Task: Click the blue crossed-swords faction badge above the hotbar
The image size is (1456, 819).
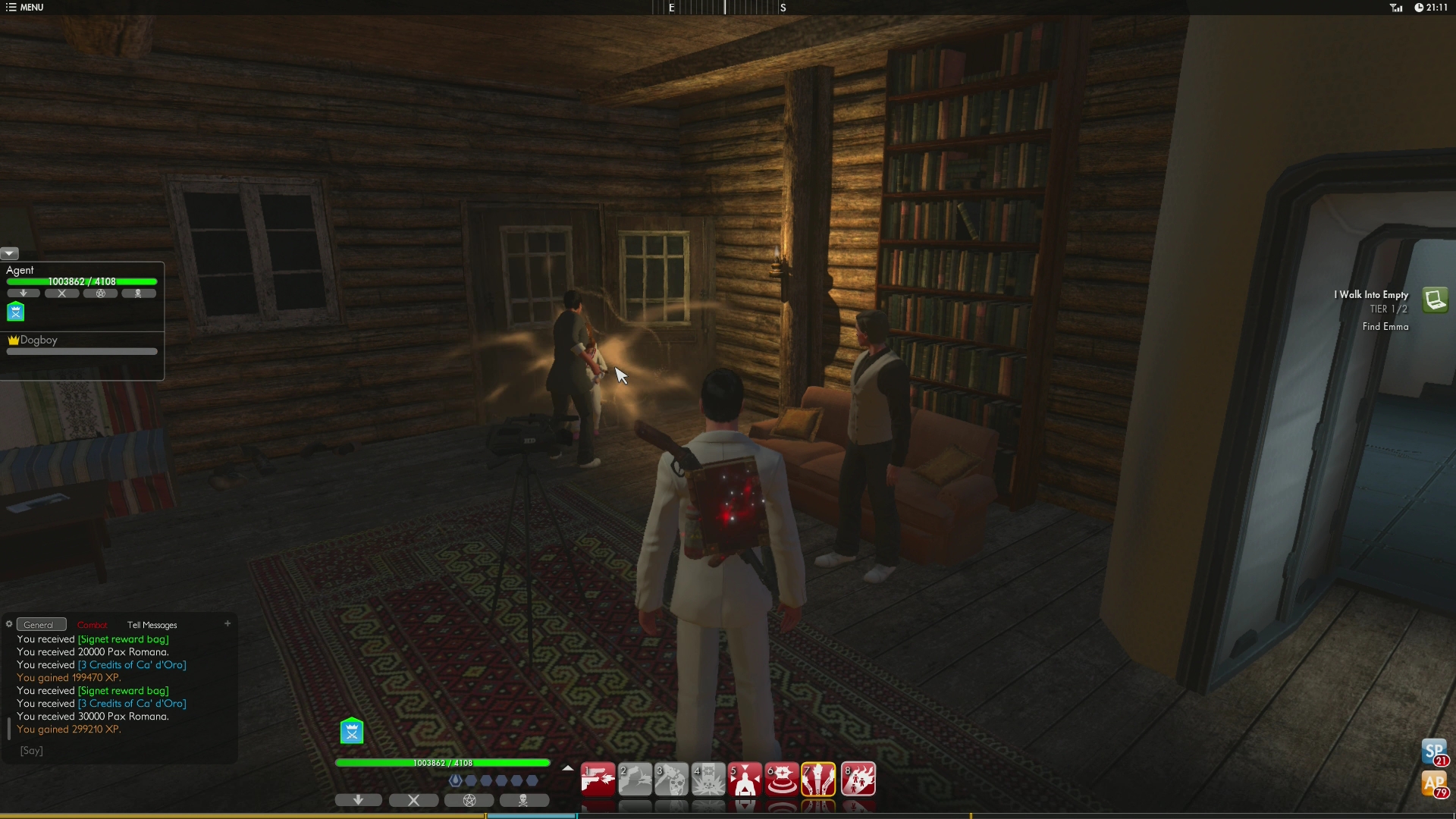Action: 351,730
